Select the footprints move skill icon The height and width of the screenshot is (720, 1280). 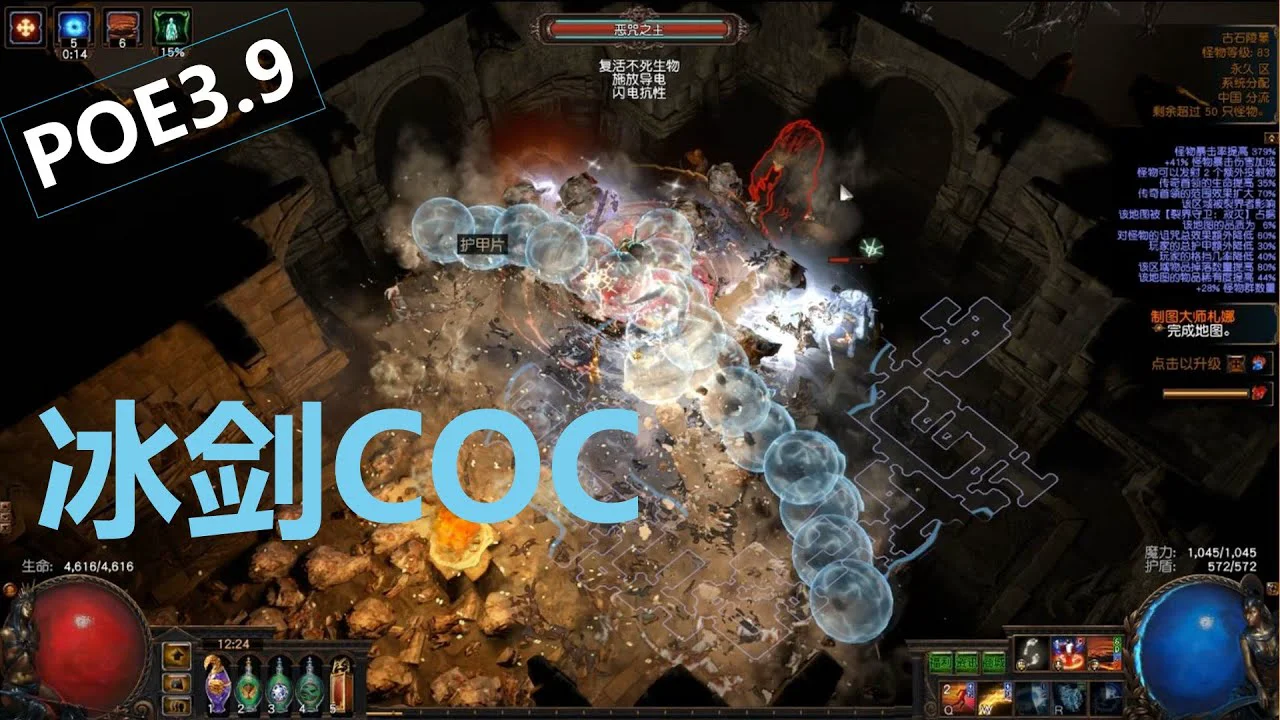pos(1031,653)
